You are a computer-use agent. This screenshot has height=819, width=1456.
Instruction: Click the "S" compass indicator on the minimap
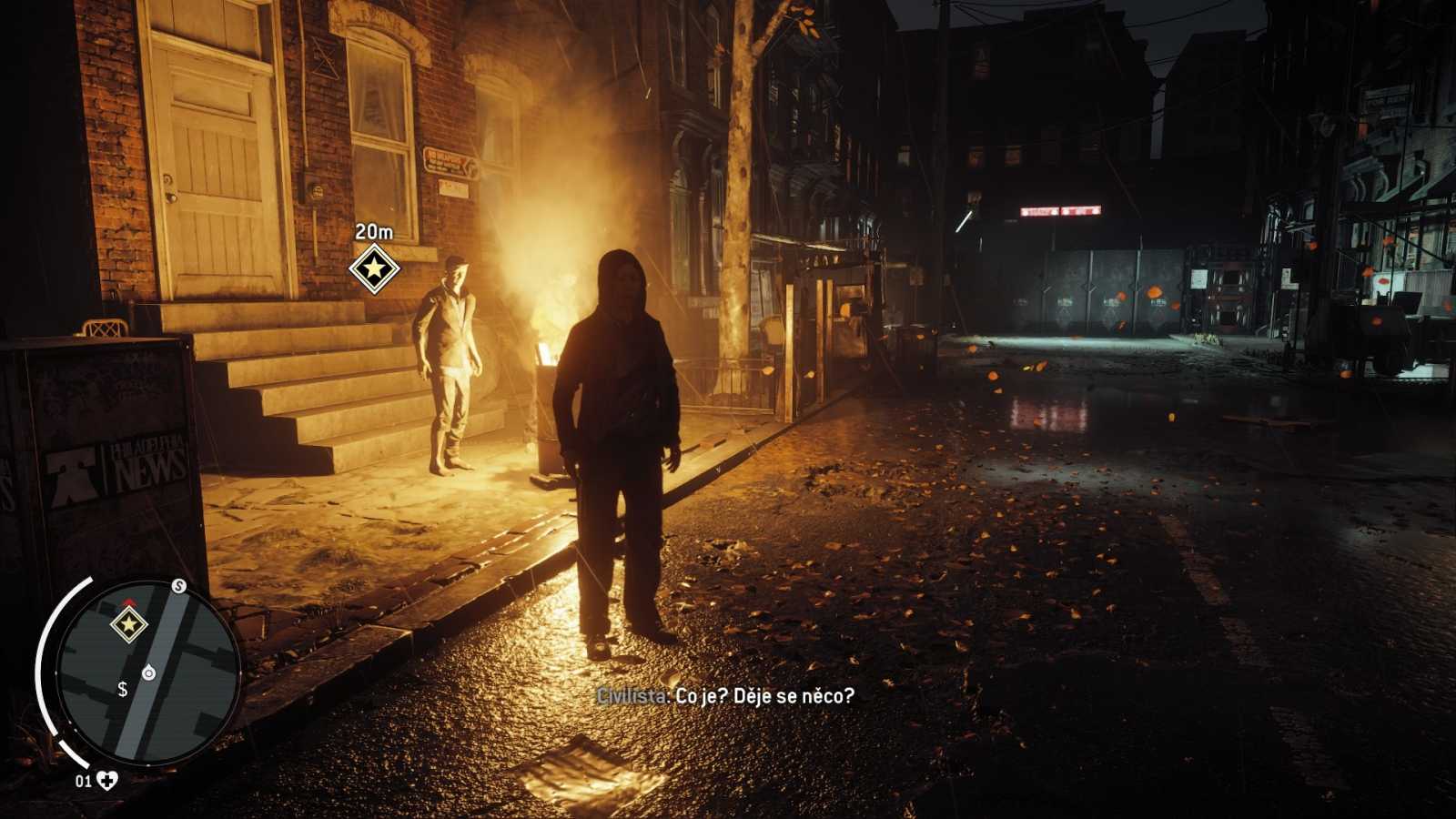[x=178, y=585]
